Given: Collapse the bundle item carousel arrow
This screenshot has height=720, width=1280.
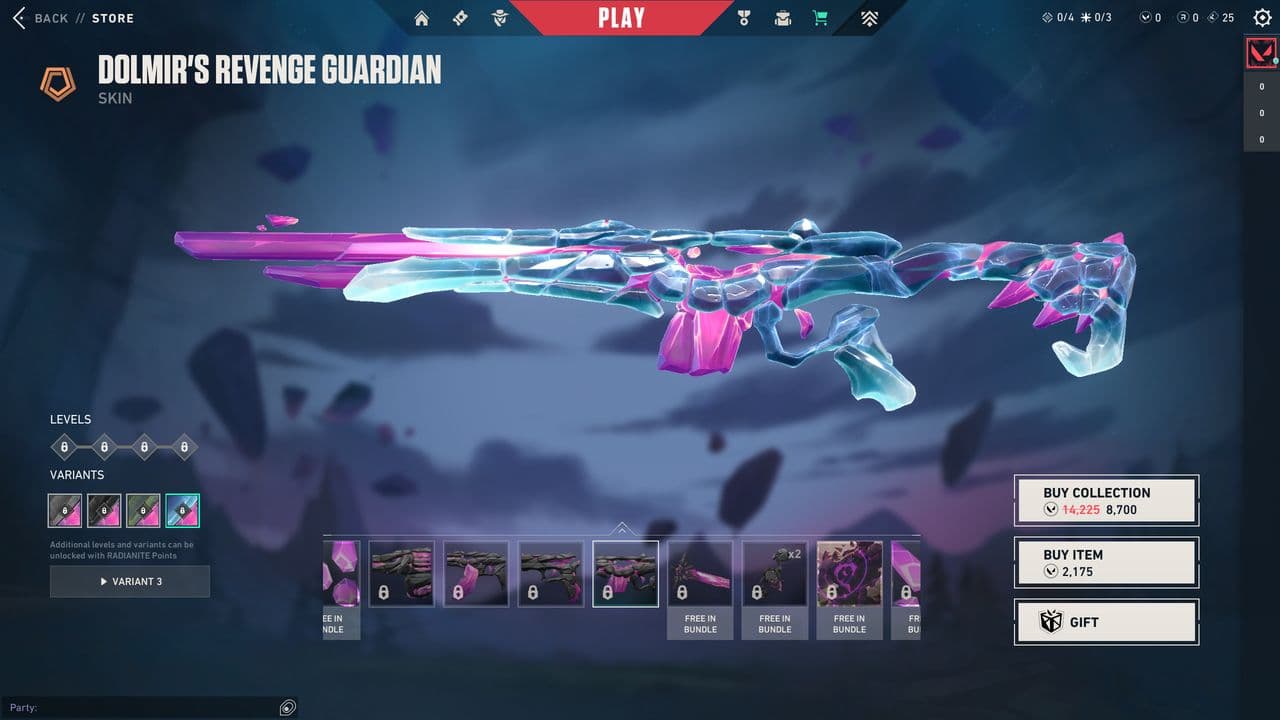Looking at the screenshot, I should click(x=622, y=528).
